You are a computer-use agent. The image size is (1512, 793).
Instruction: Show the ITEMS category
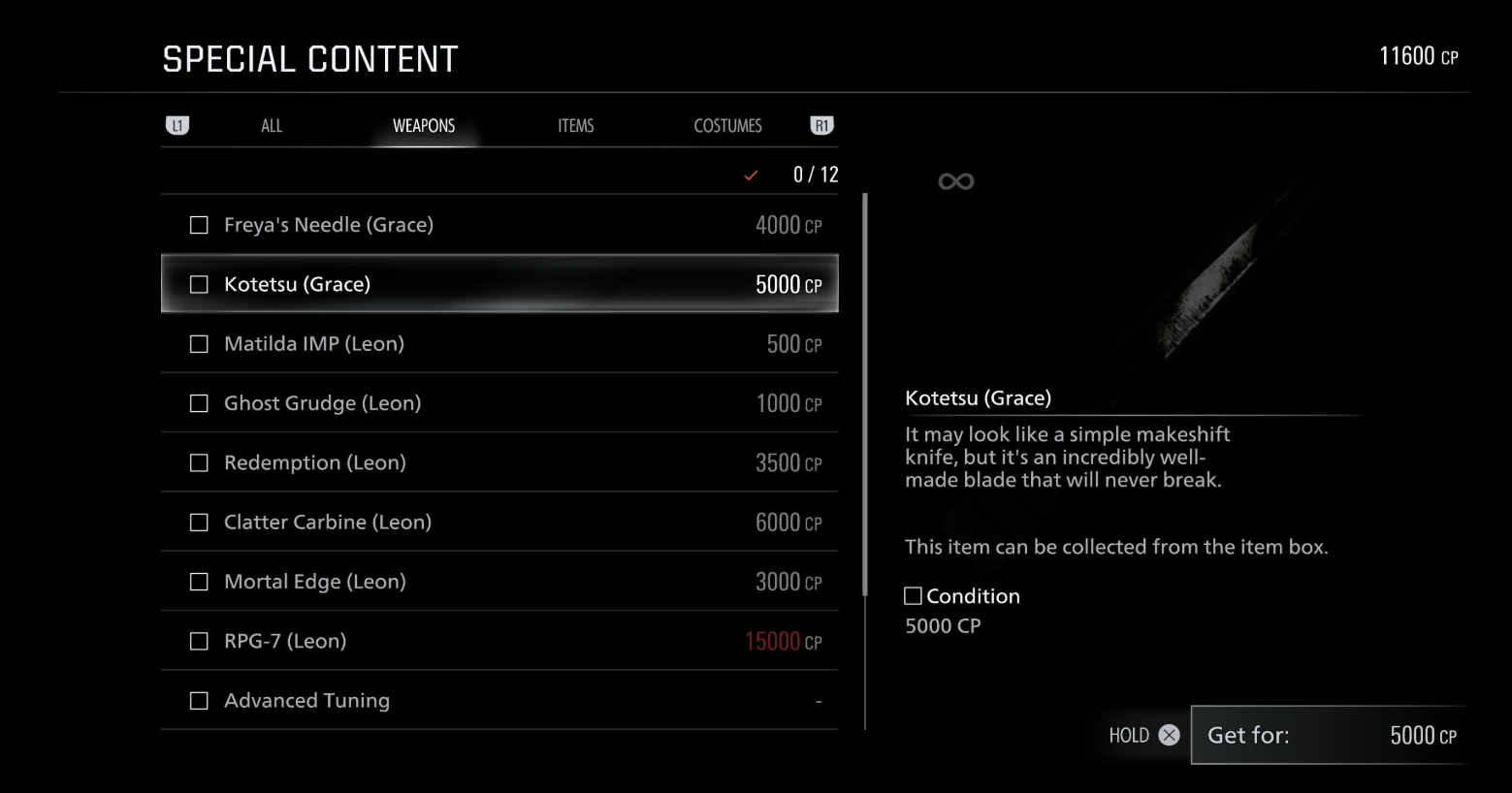point(575,126)
